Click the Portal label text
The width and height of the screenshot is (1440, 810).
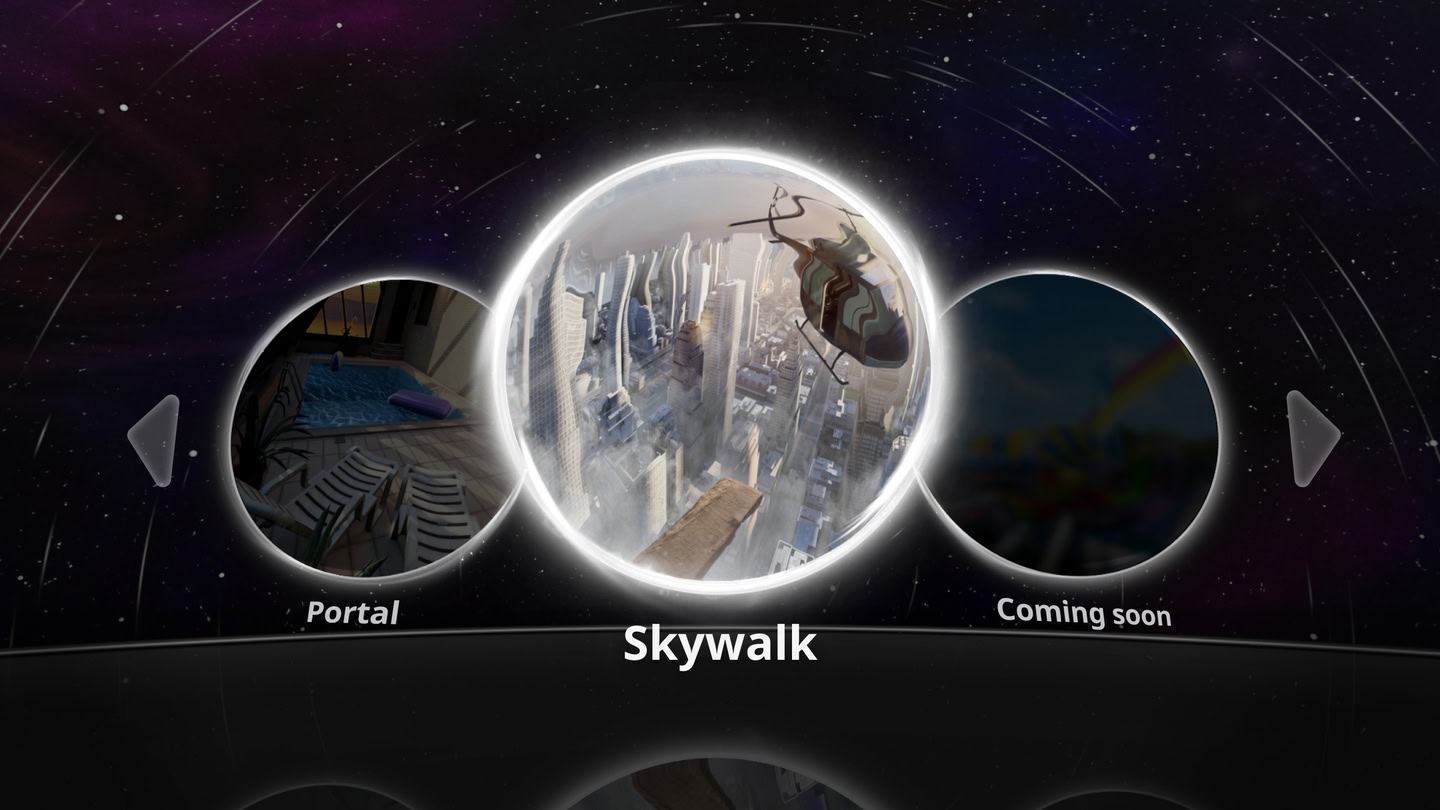click(355, 614)
